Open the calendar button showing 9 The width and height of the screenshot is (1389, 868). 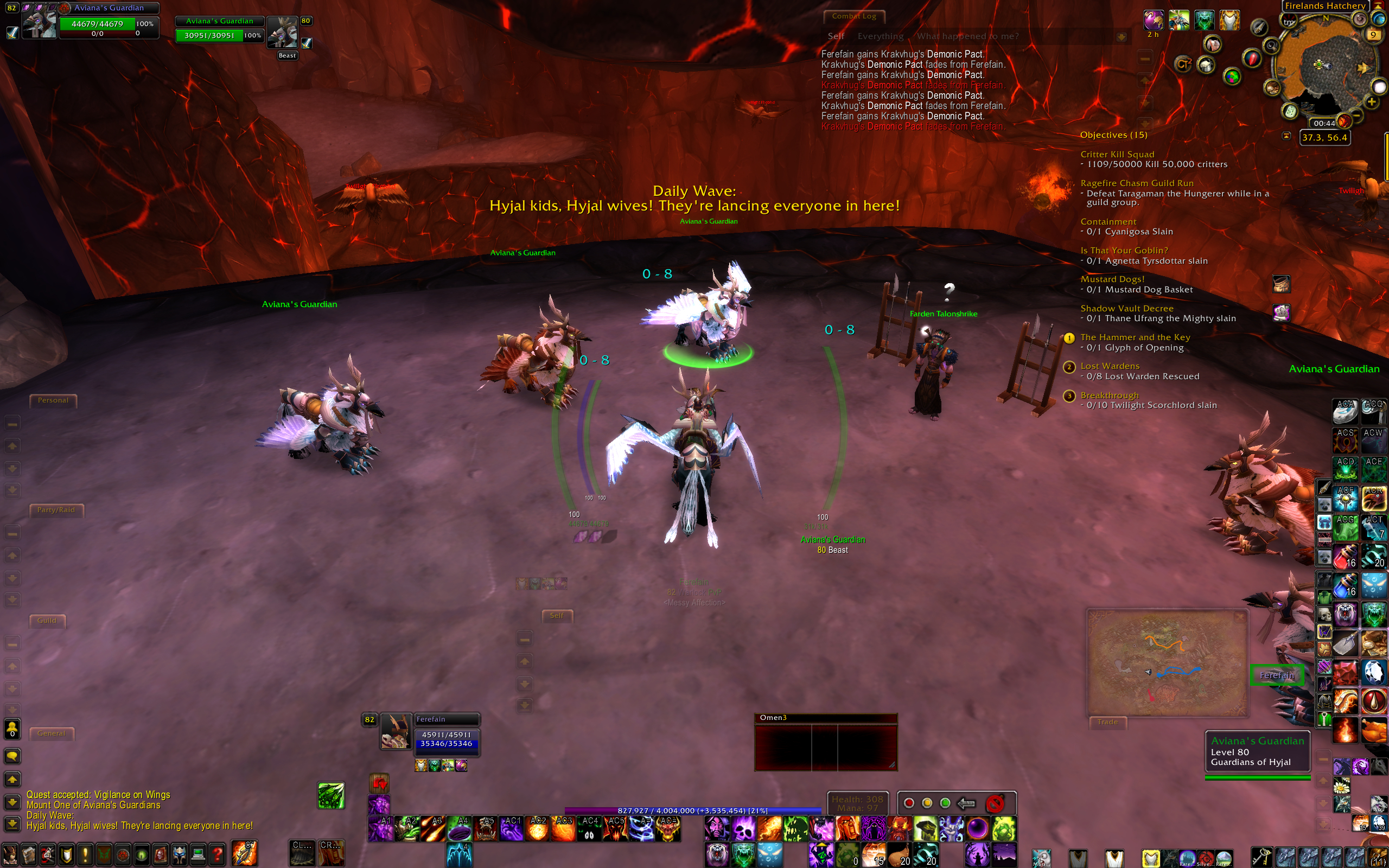click(x=1372, y=34)
